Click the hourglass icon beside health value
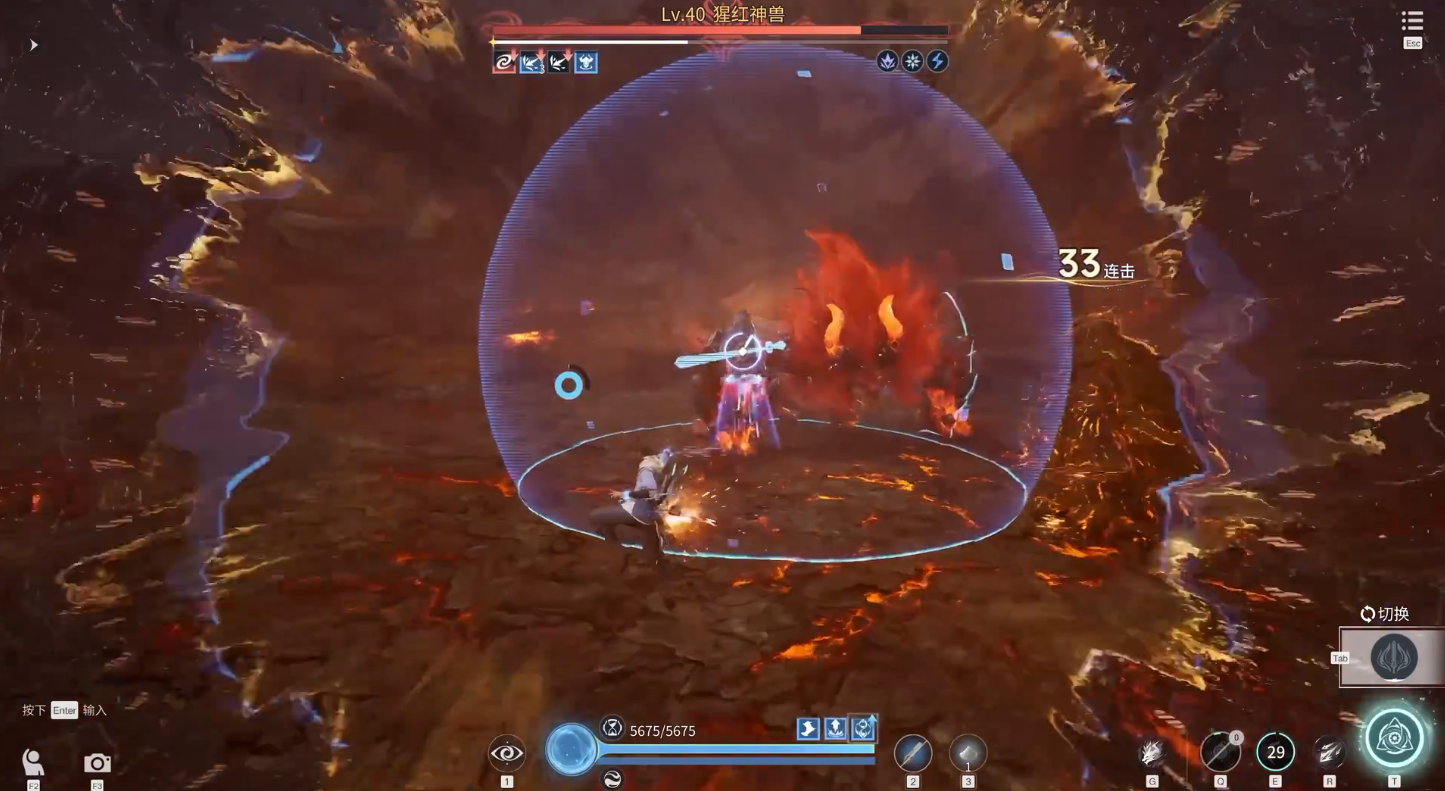The image size is (1445, 791). pos(612,728)
